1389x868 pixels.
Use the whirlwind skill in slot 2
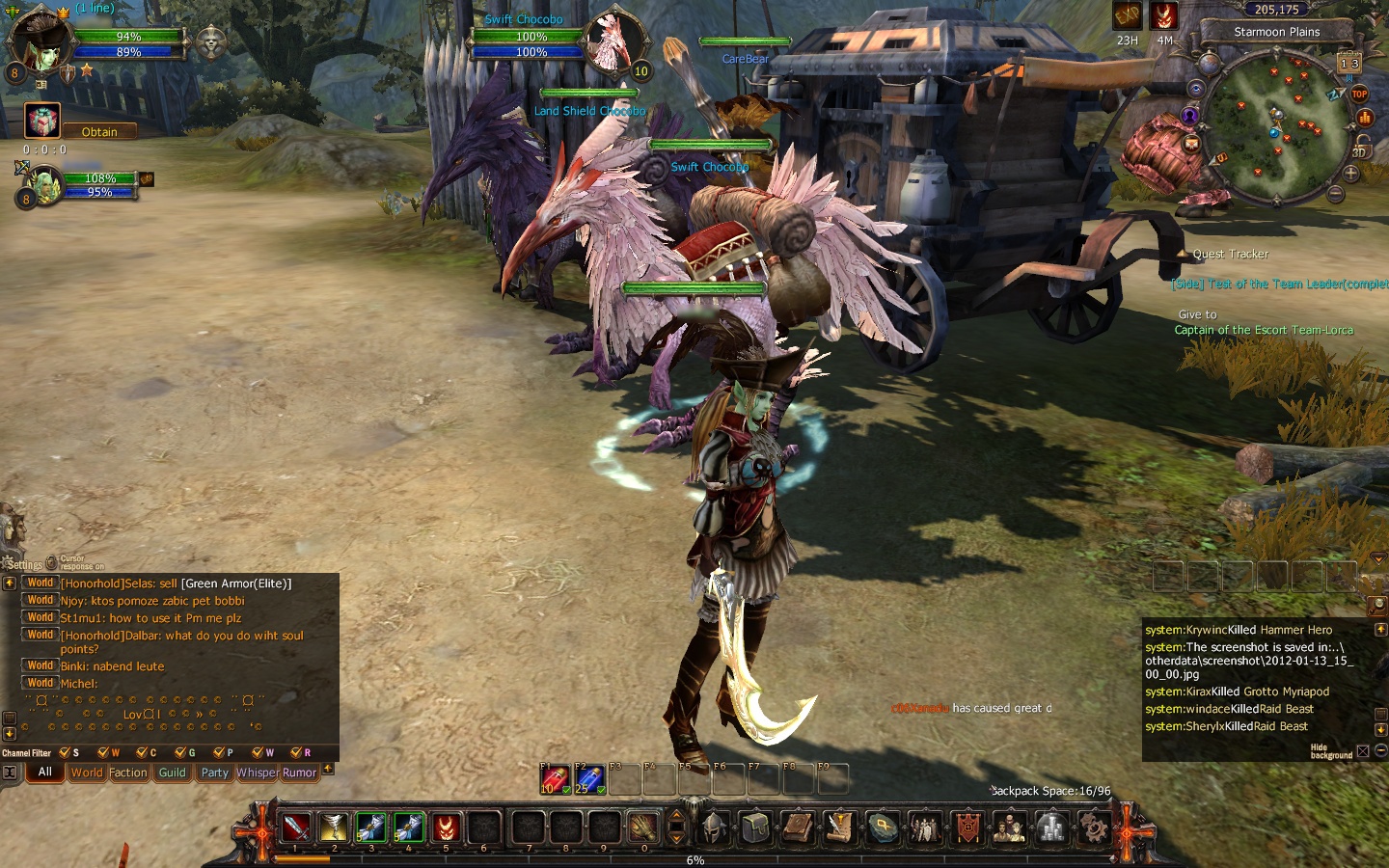click(x=333, y=827)
